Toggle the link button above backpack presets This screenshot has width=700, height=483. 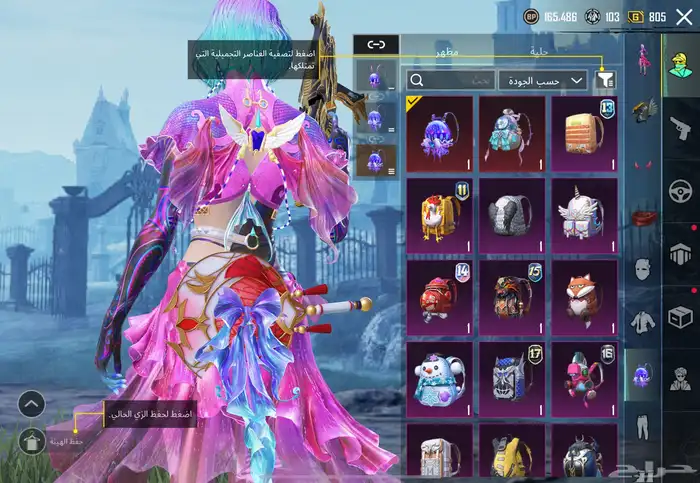(376, 44)
